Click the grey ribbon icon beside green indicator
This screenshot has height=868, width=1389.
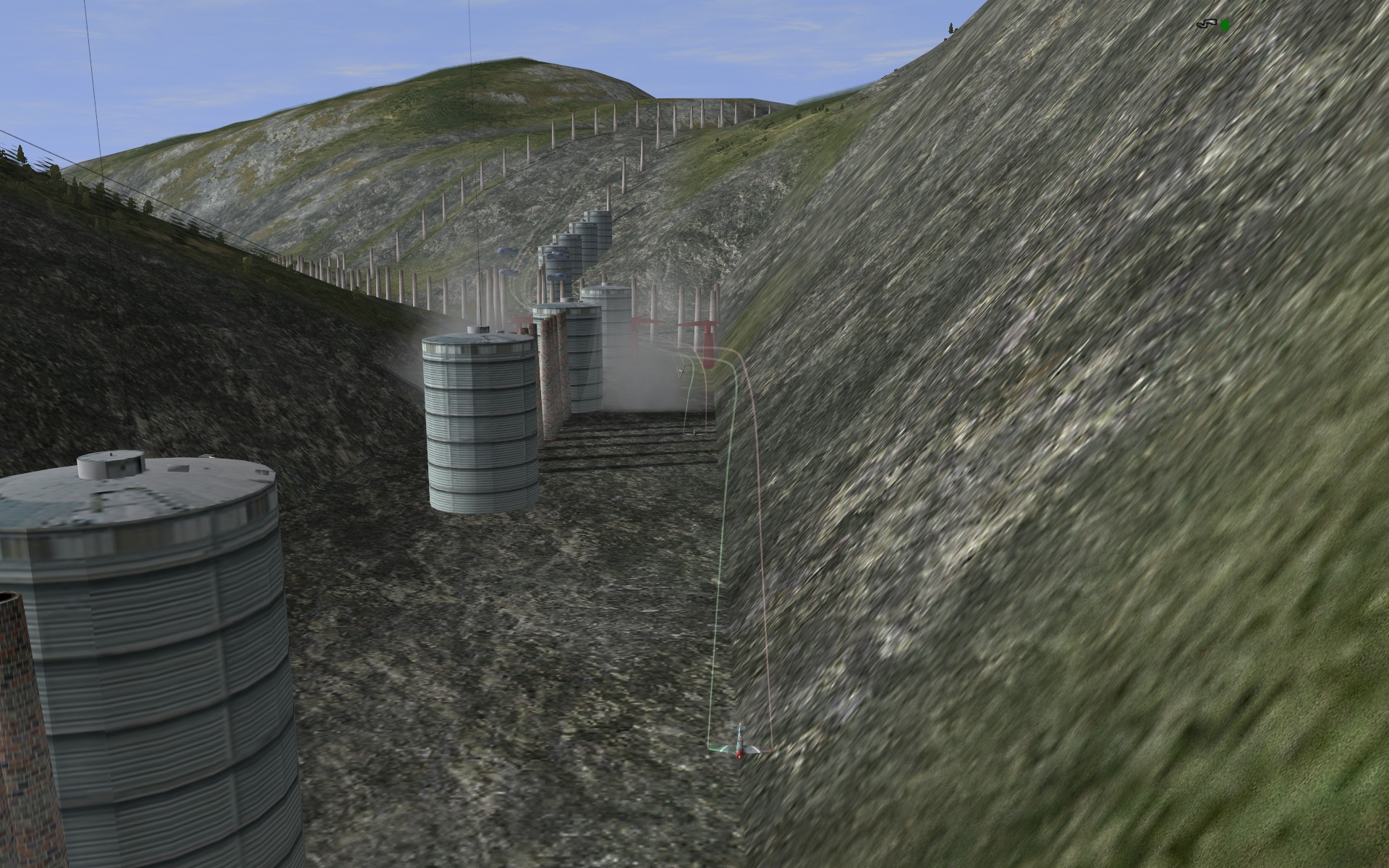pyautogui.click(x=1206, y=25)
